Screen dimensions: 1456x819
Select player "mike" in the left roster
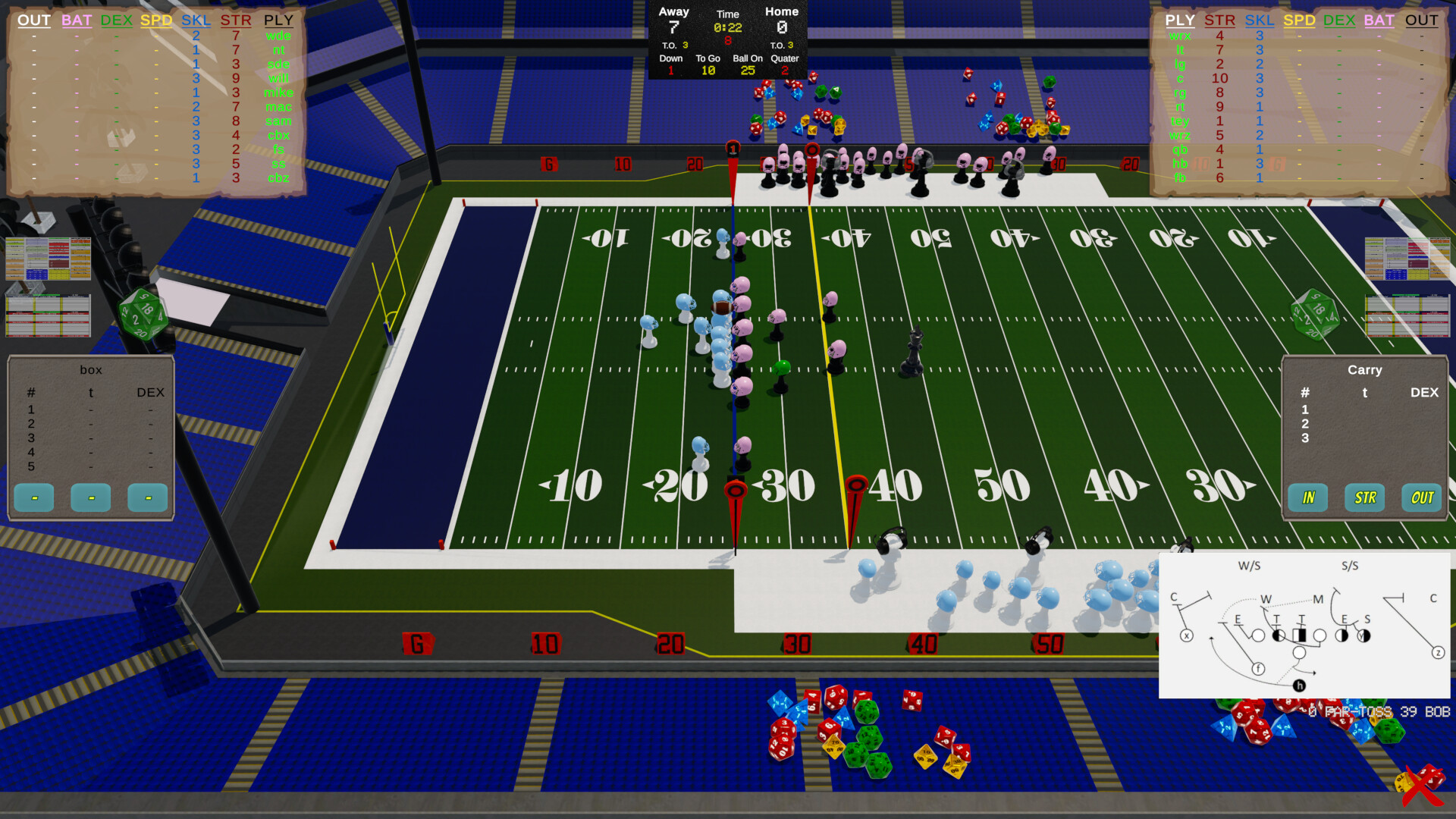click(278, 93)
